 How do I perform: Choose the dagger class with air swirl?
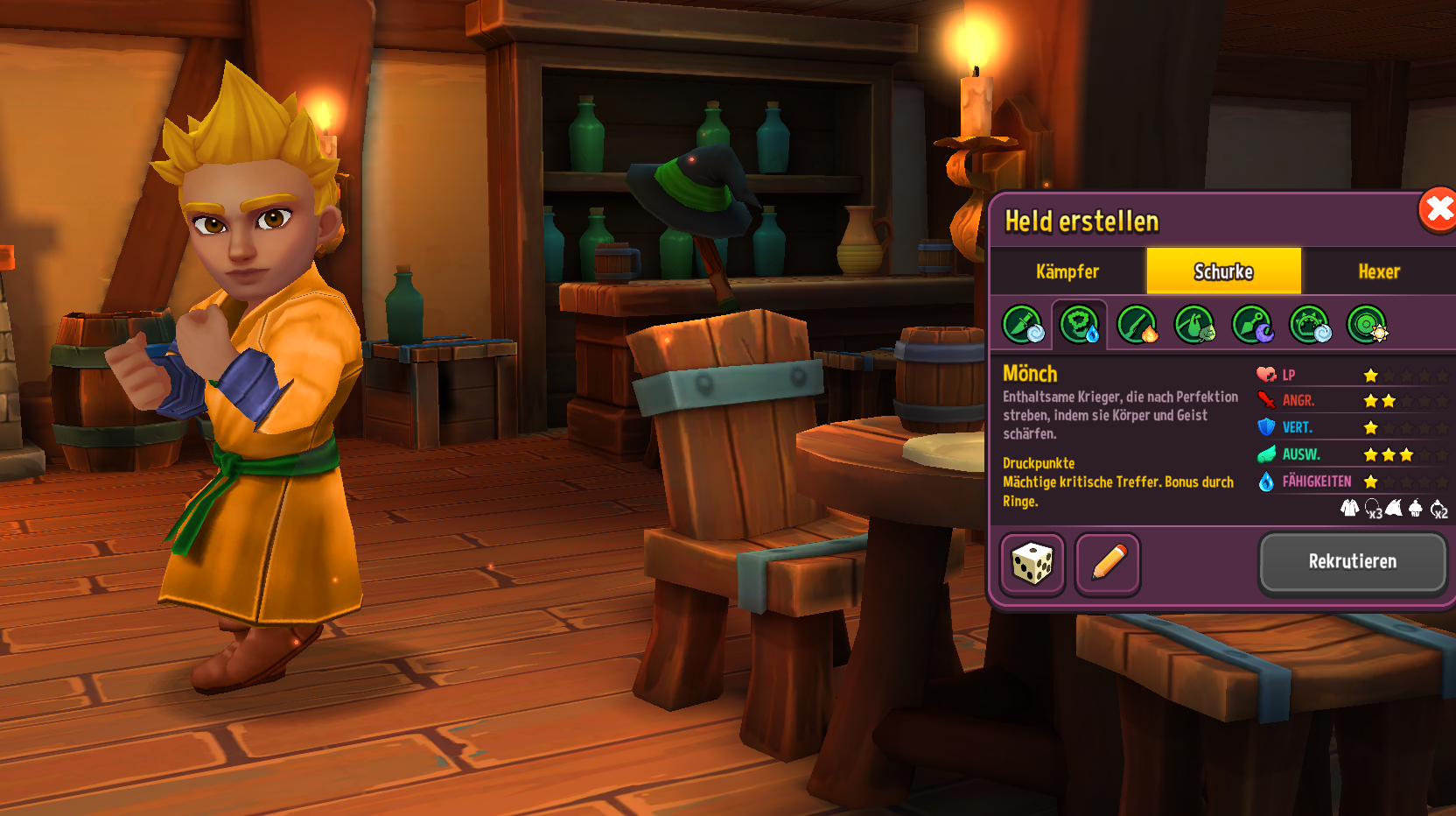(1022, 325)
